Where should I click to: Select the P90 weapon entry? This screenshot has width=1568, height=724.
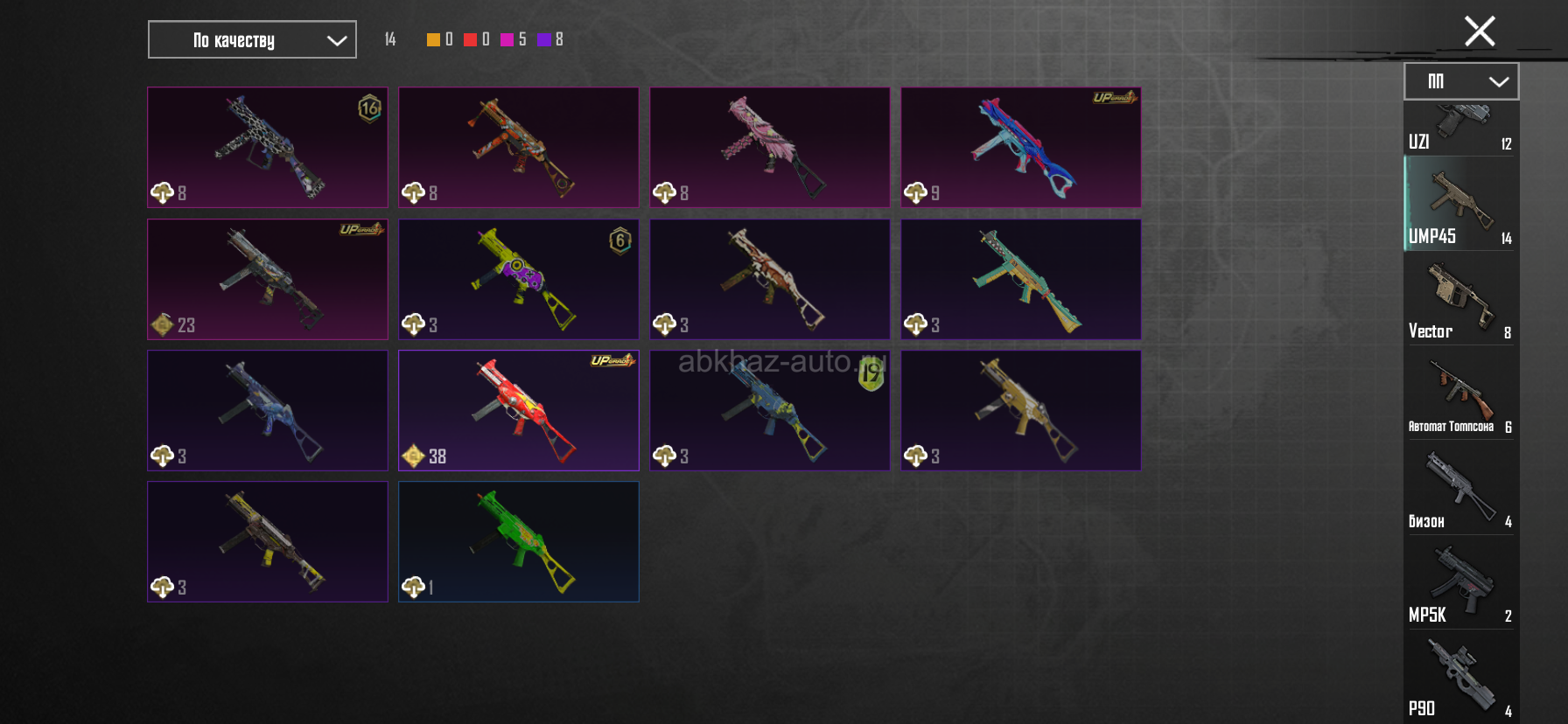(1460, 677)
